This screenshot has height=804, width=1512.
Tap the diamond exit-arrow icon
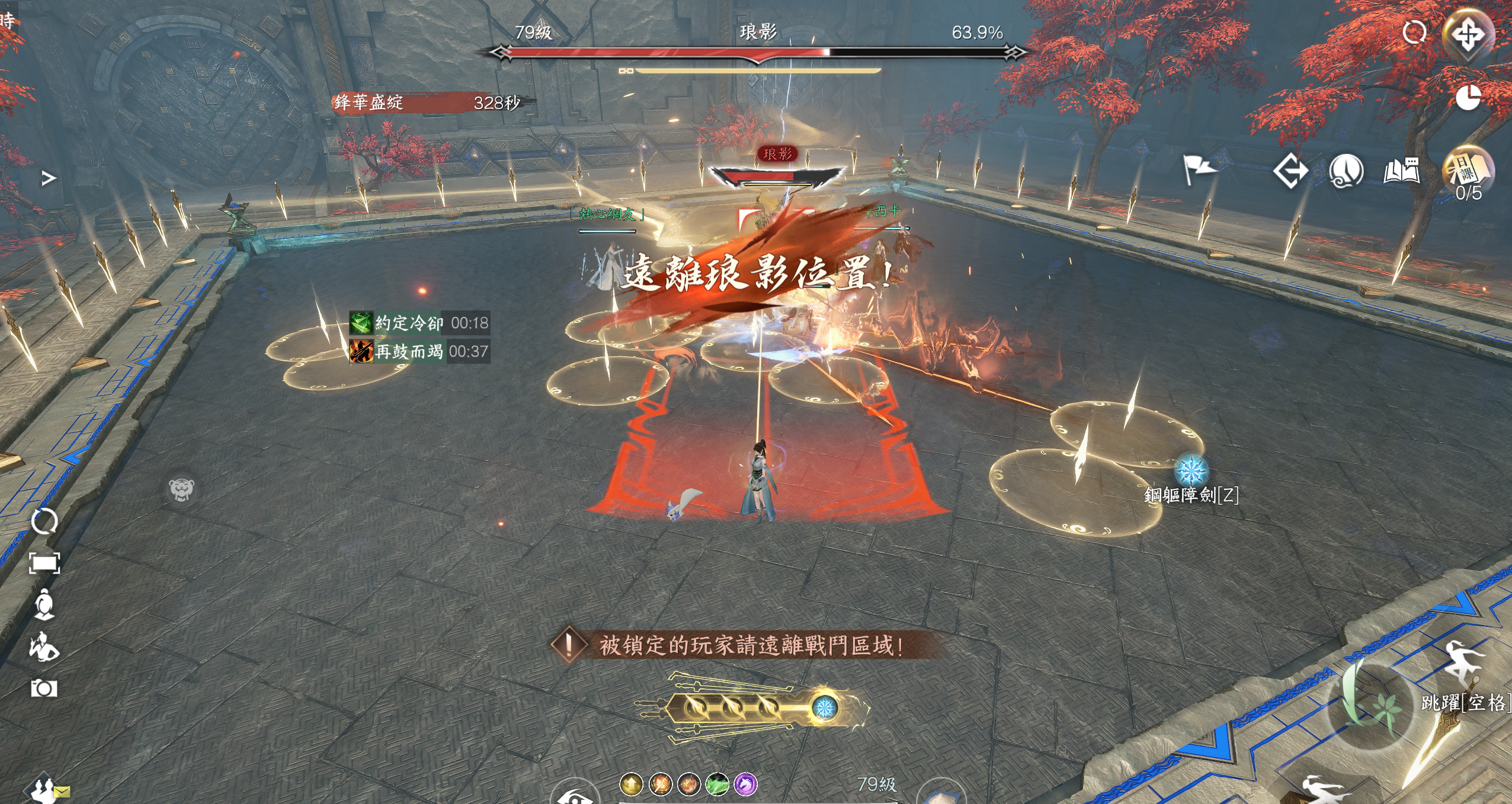[x=1290, y=171]
